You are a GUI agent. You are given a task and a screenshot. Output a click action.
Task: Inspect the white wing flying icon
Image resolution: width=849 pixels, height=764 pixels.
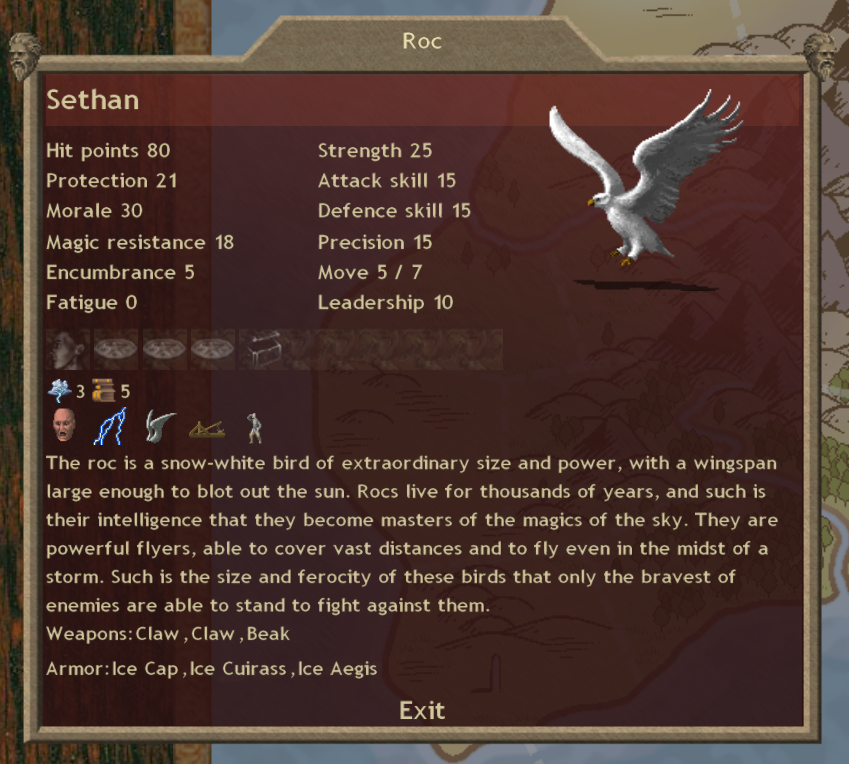pyautogui.click(x=159, y=427)
